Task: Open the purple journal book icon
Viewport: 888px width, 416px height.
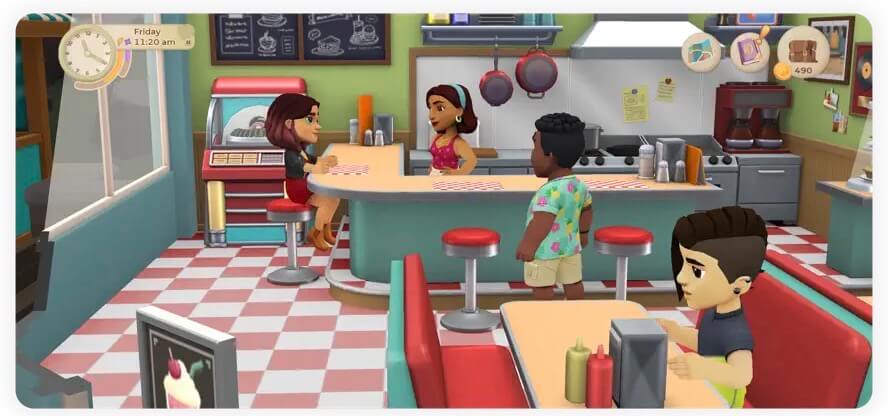Action: coord(749,51)
